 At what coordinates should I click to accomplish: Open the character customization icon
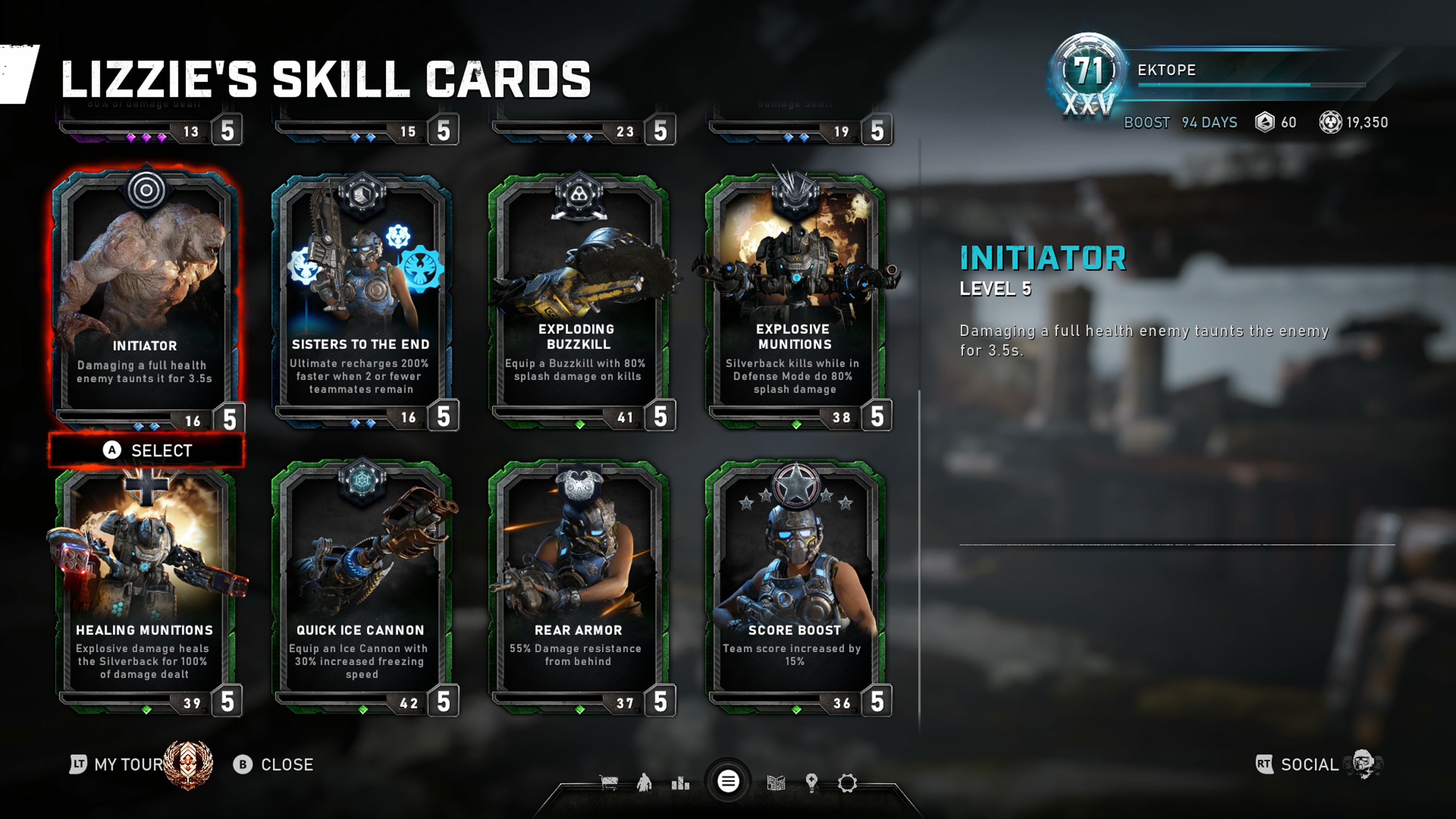pyautogui.click(x=644, y=783)
